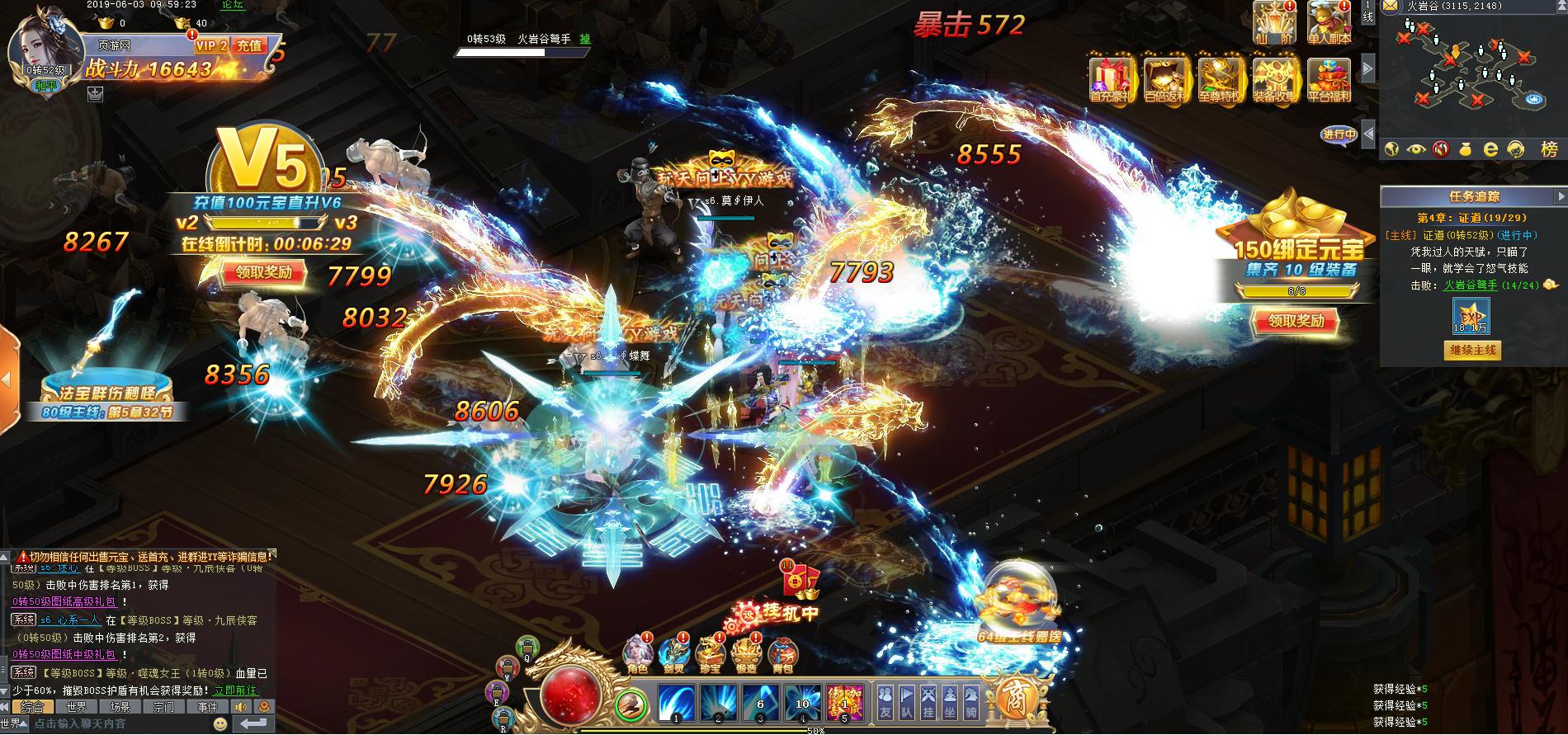Switch chat to the 世界 tab
This screenshot has width=1568, height=735.
click(76, 707)
